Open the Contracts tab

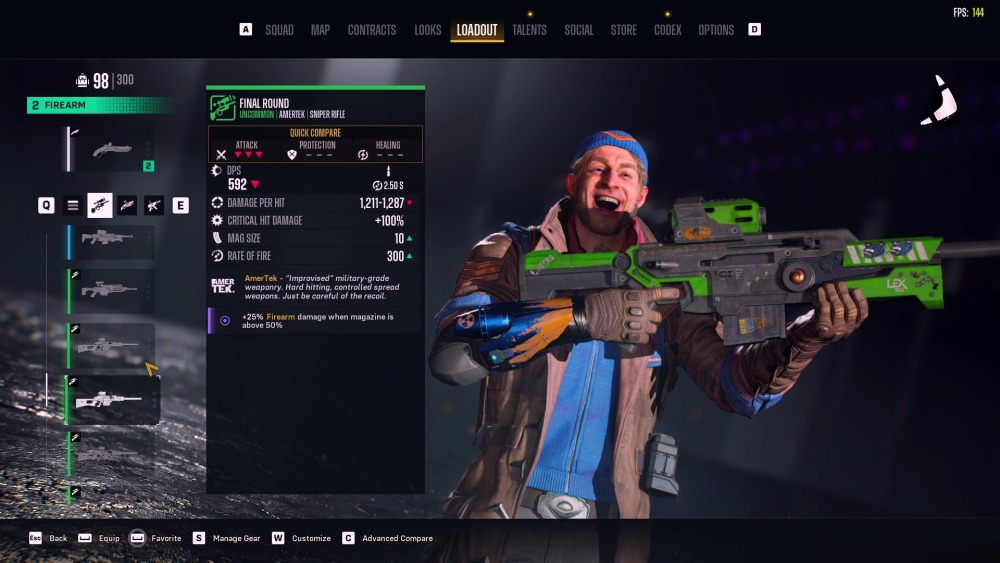tap(372, 30)
